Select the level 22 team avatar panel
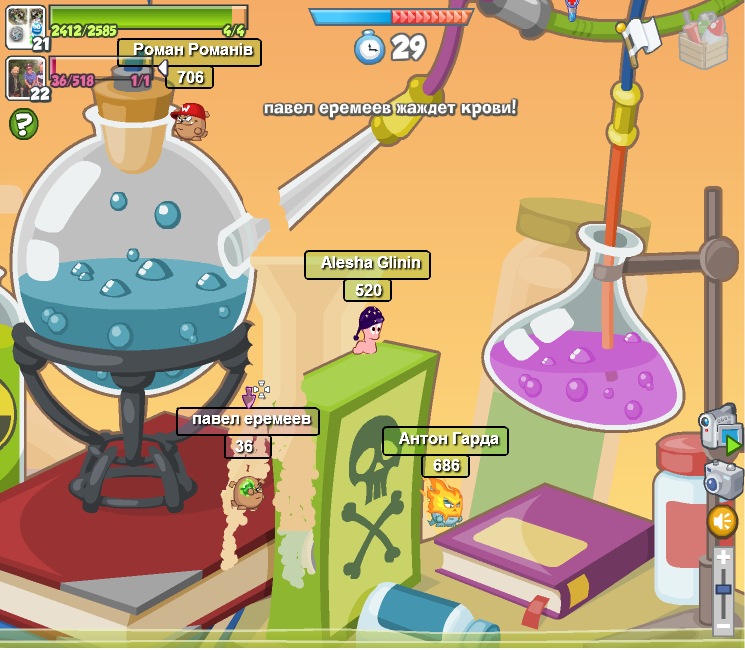 pos(26,79)
